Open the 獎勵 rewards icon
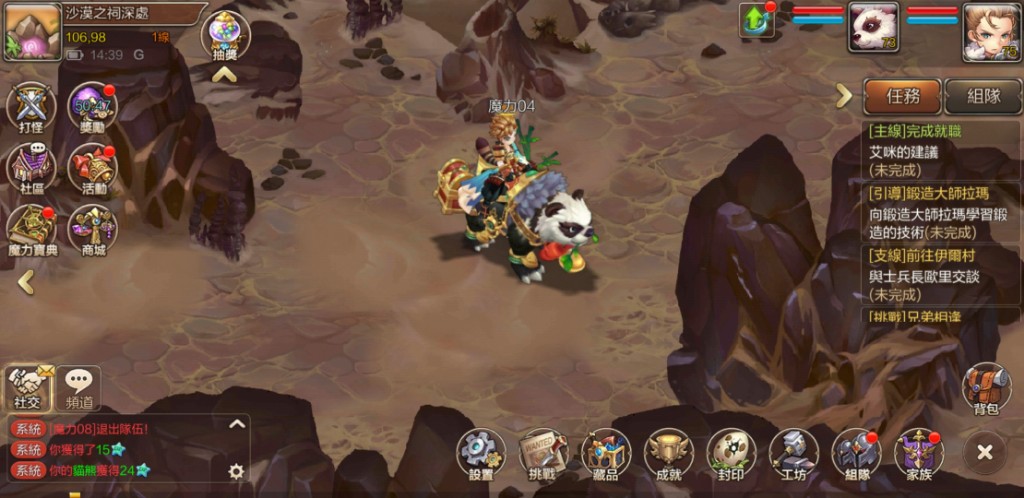 91,108
